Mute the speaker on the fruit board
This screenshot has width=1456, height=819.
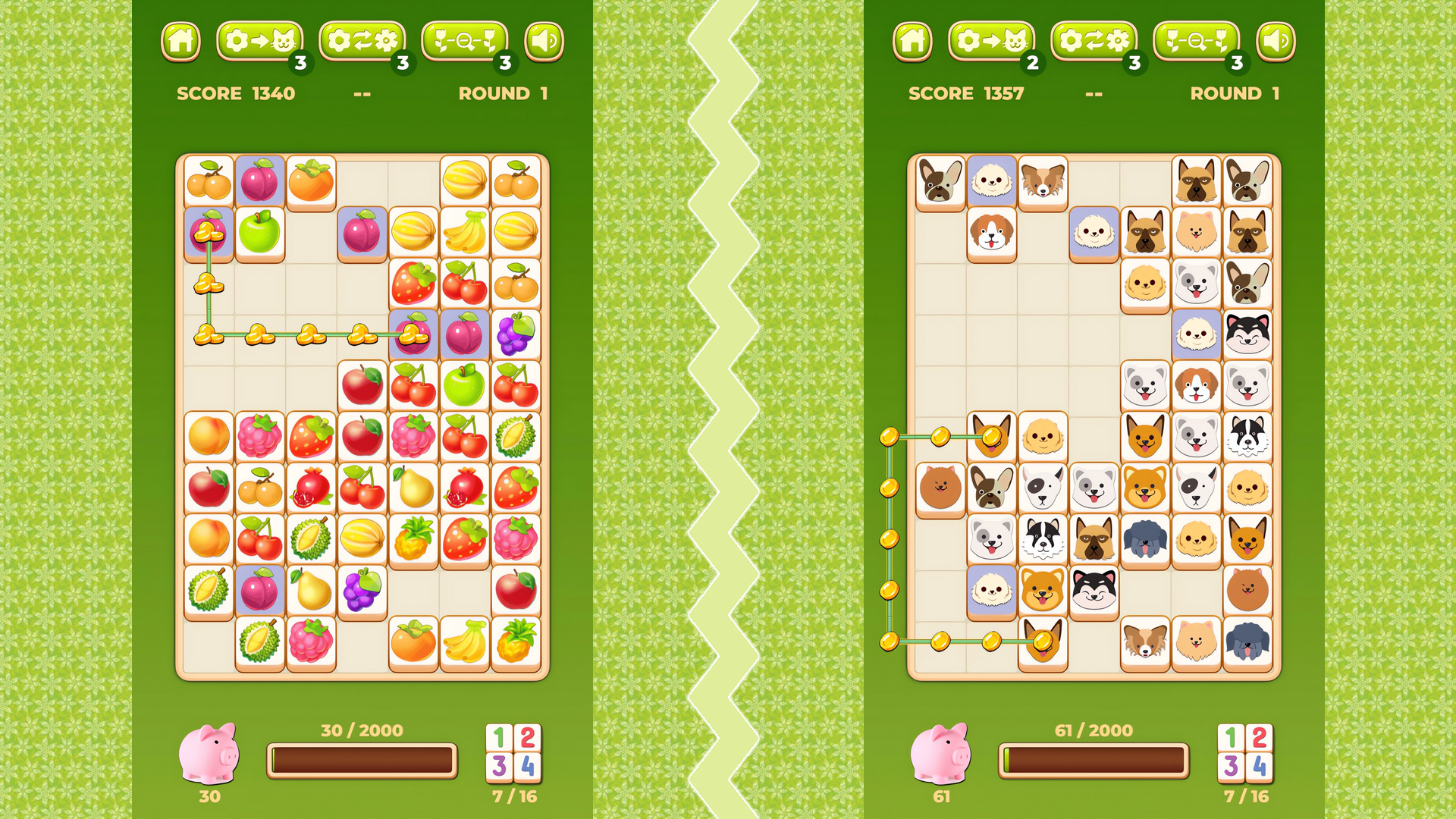coord(546,42)
